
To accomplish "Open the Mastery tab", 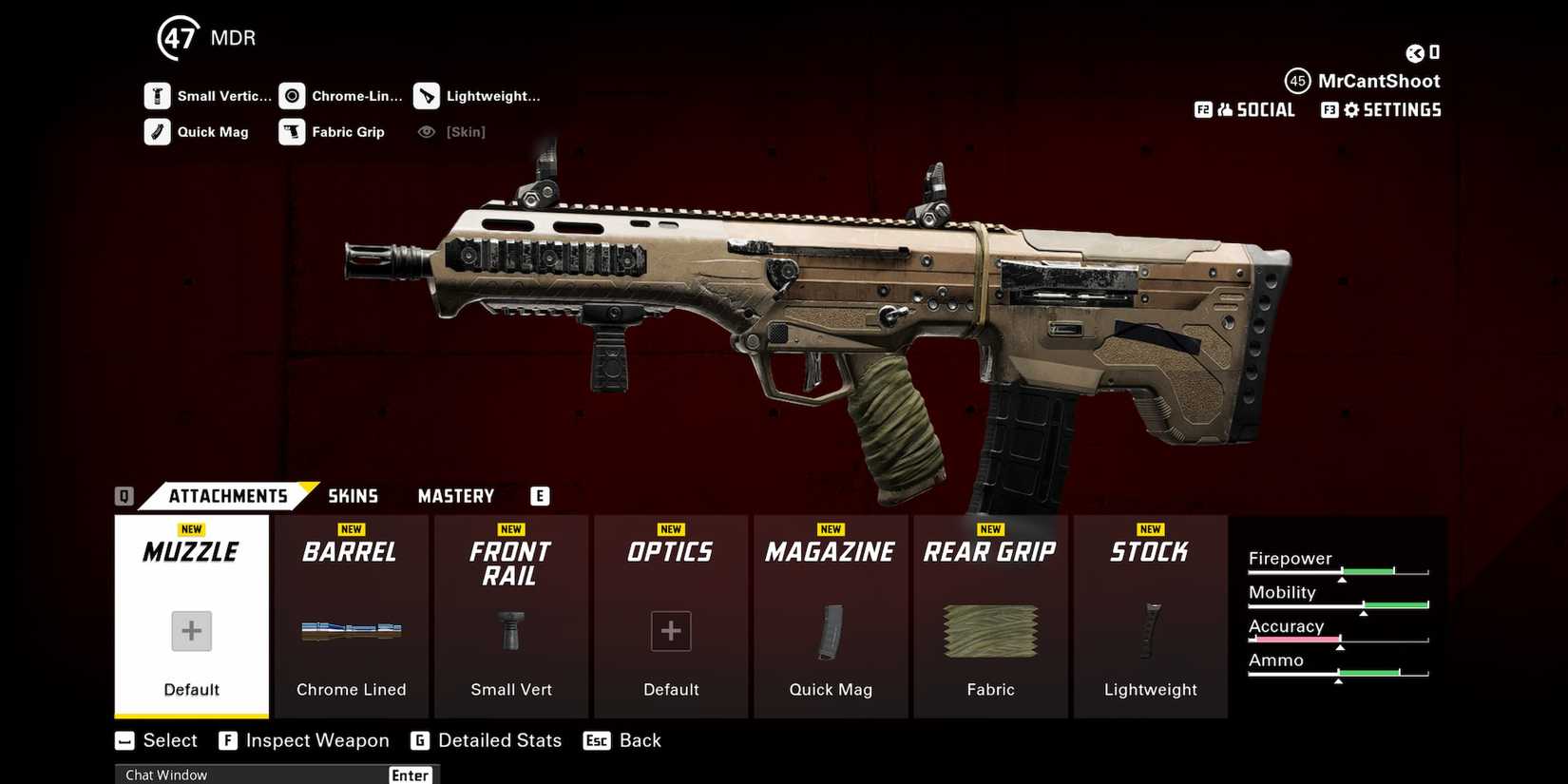I will (x=455, y=495).
